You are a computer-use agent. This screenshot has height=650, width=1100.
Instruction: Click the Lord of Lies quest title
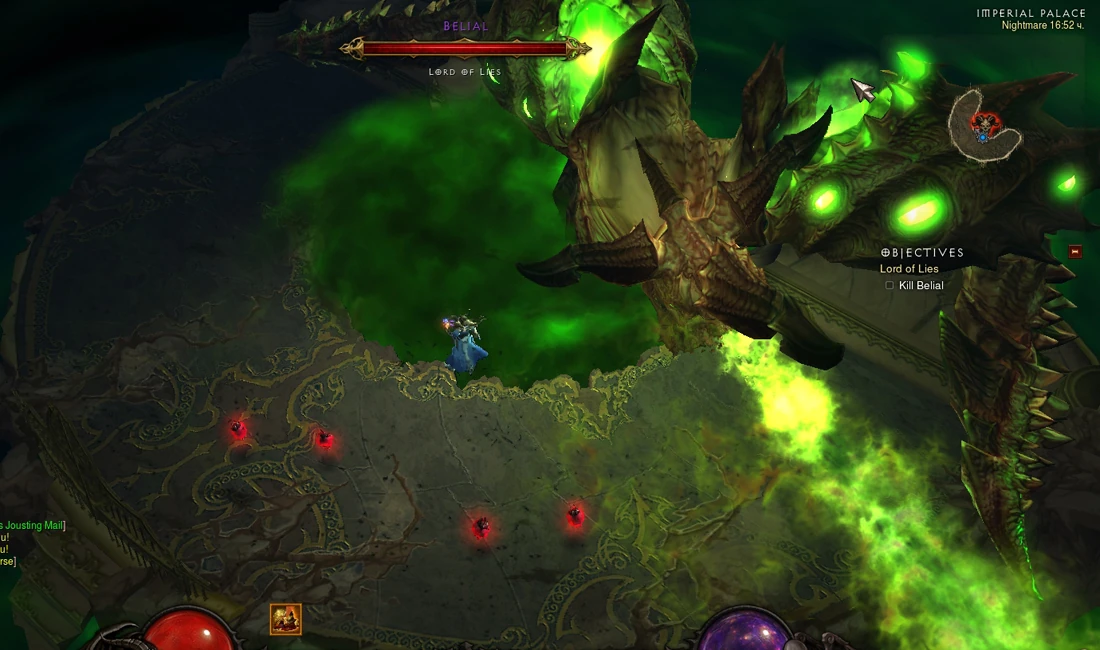tap(909, 269)
